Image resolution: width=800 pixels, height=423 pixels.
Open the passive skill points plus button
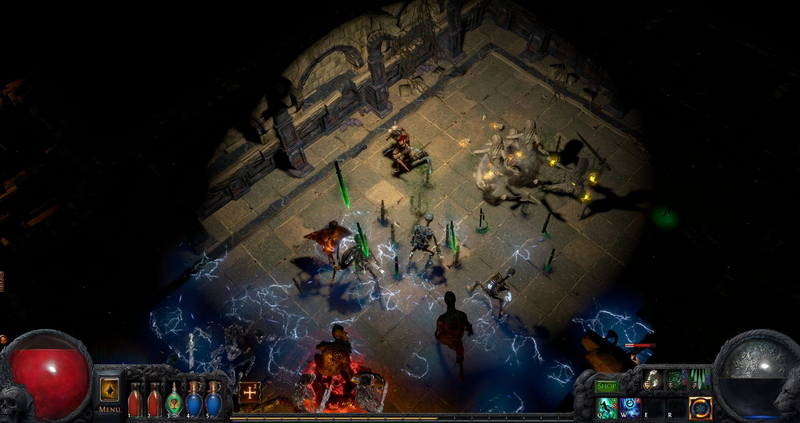pos(249,390)
